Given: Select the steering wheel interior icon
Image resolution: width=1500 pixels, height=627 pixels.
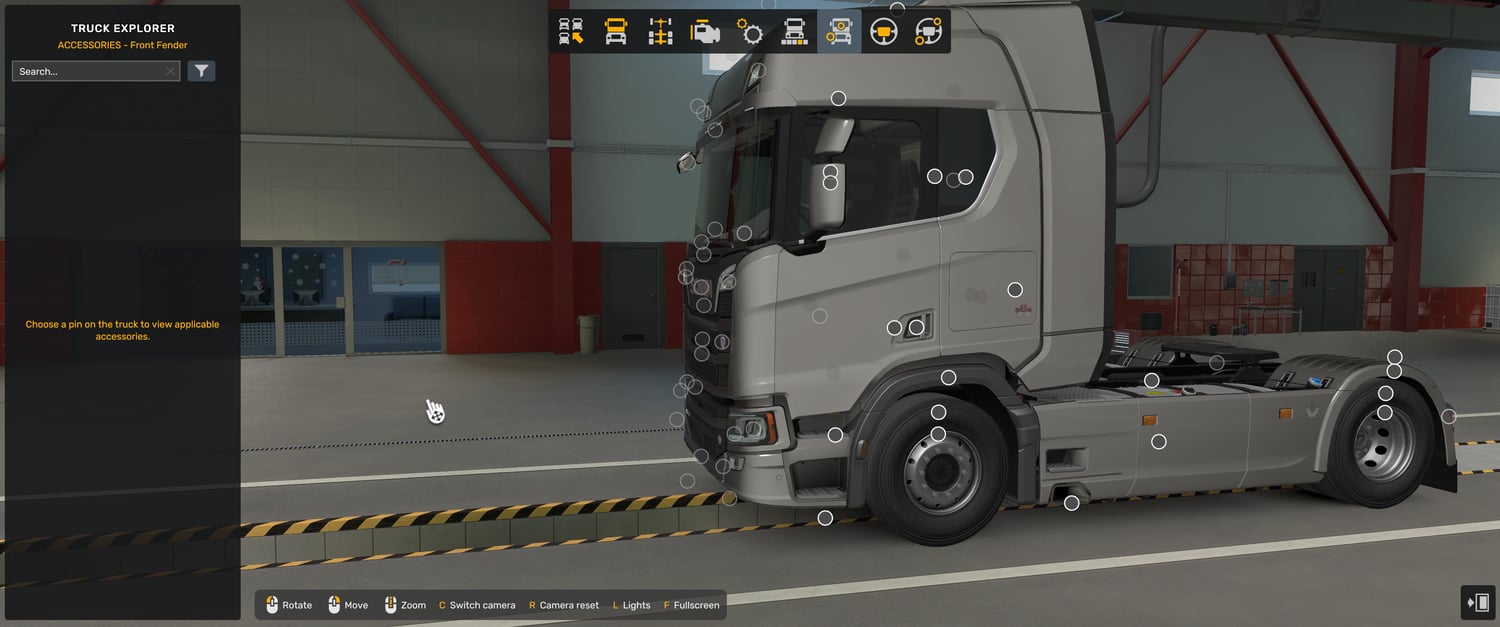Looking at the screenshot, I should coord(883,32).
